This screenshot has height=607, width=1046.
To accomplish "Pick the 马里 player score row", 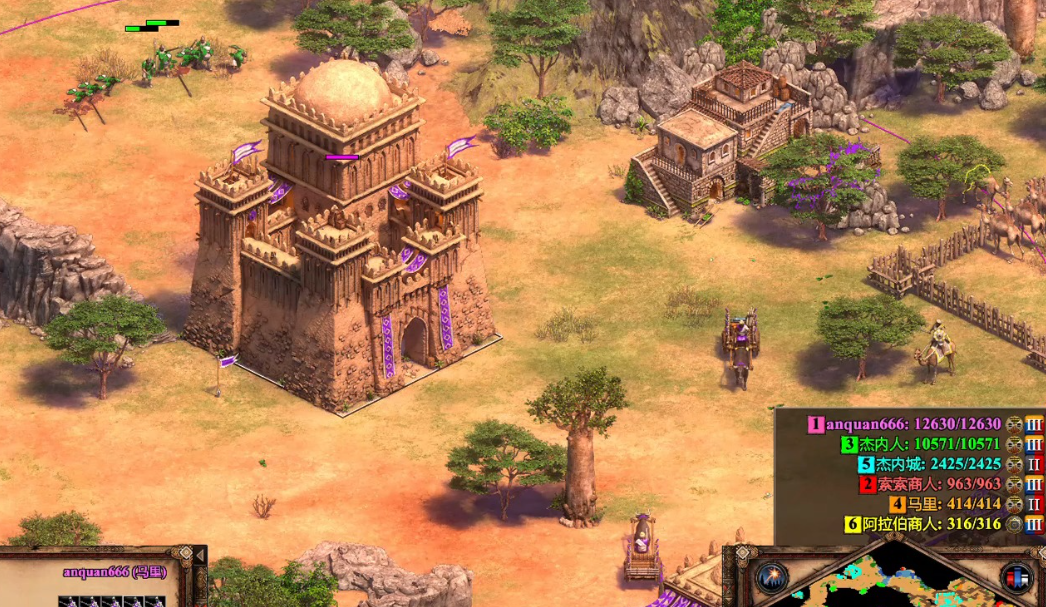I will pos(946,504).
